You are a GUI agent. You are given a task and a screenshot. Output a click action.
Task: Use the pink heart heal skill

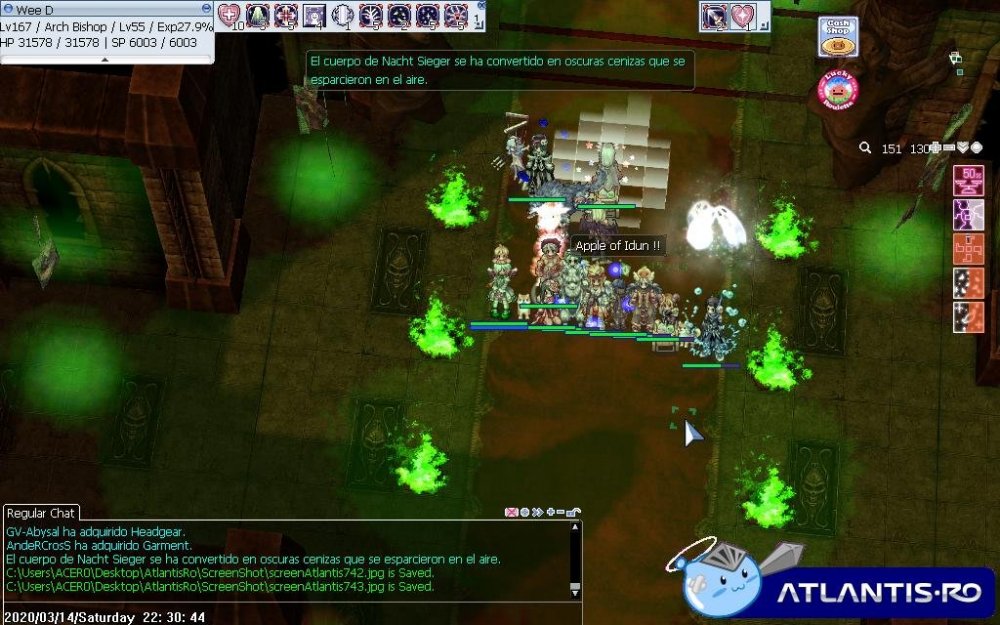pos(230,15)
